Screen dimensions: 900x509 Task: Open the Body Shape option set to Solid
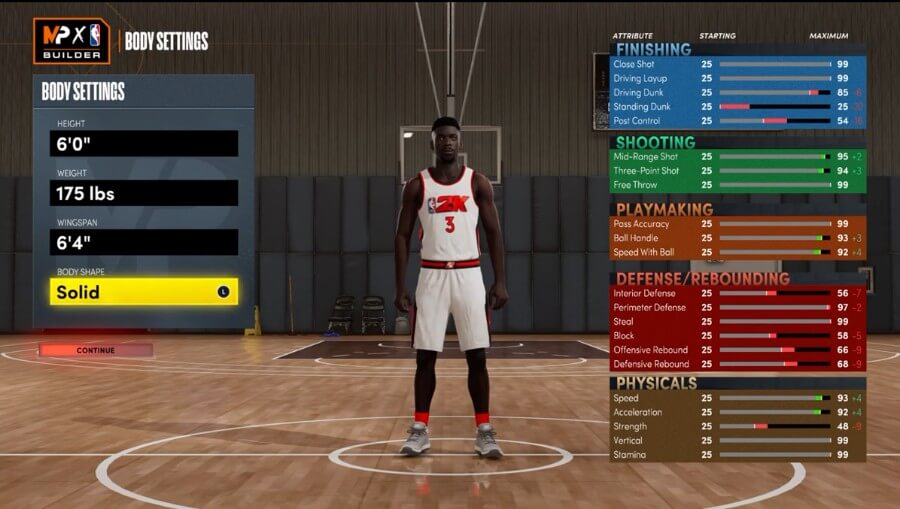[x=144, y=292]
